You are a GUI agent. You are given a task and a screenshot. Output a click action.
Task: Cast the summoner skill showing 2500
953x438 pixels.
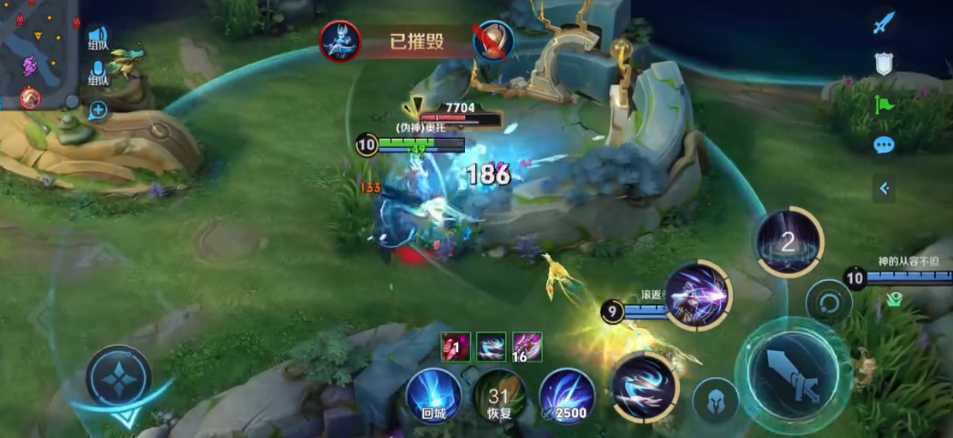click(567, 397)
